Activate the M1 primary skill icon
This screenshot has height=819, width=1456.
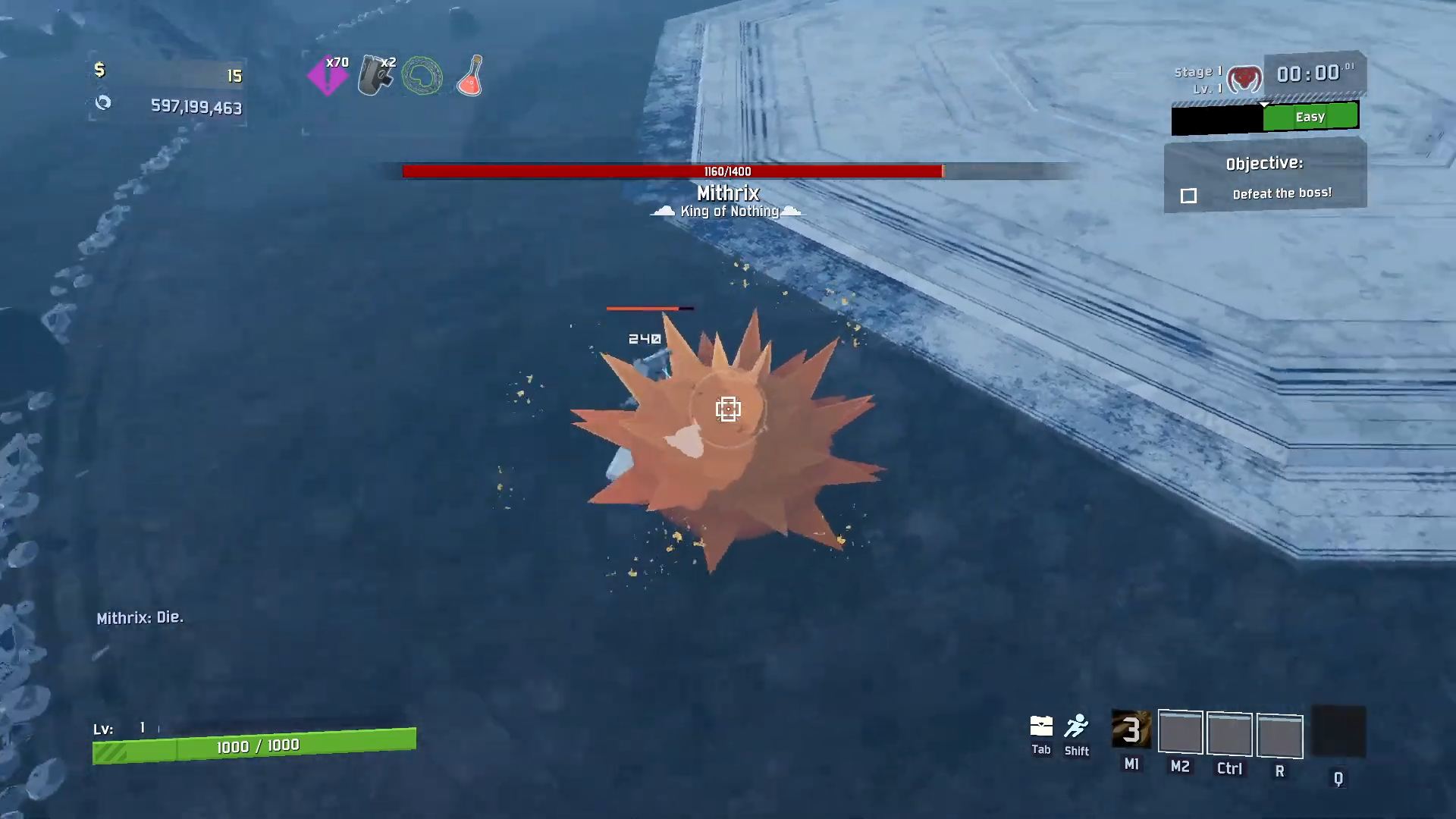(x=1131, y=730)
